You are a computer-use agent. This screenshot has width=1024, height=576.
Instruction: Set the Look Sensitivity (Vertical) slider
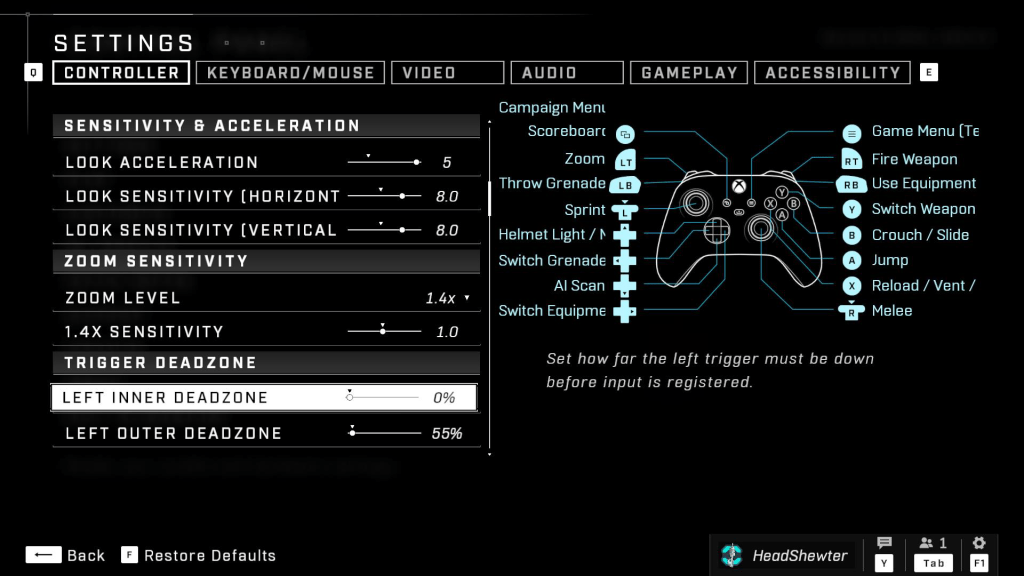tap(384, 230)
